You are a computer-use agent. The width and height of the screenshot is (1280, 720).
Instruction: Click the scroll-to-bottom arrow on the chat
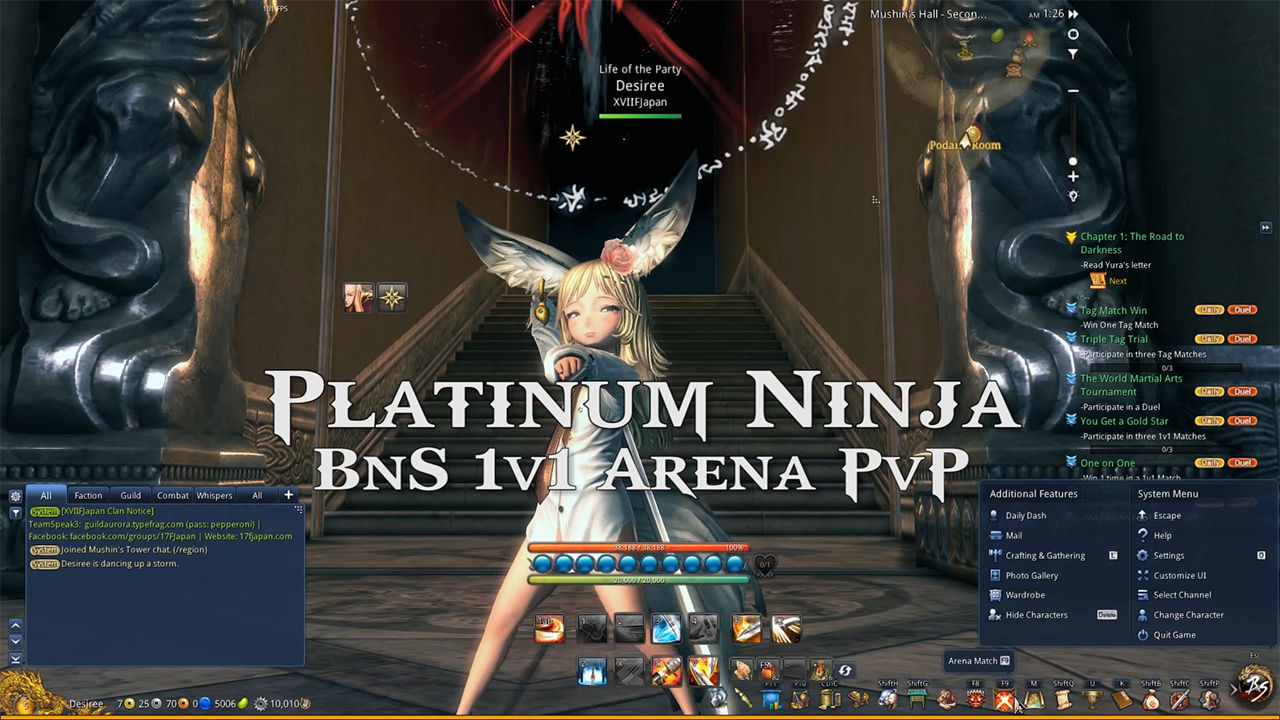point(15,660)
